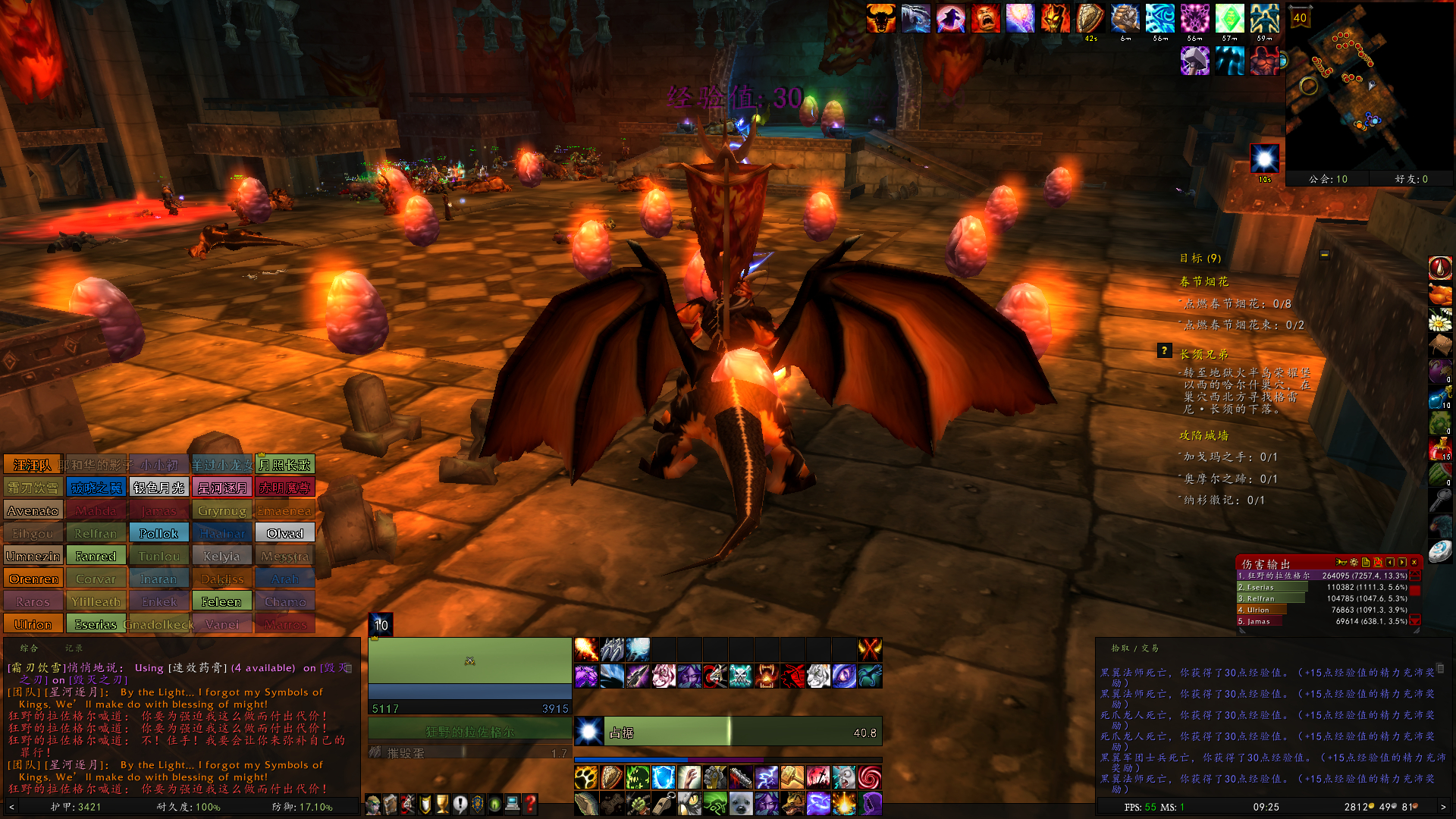Select the whistle pet ability icon
Viewport: 1456px width, 819px height.
662,802
